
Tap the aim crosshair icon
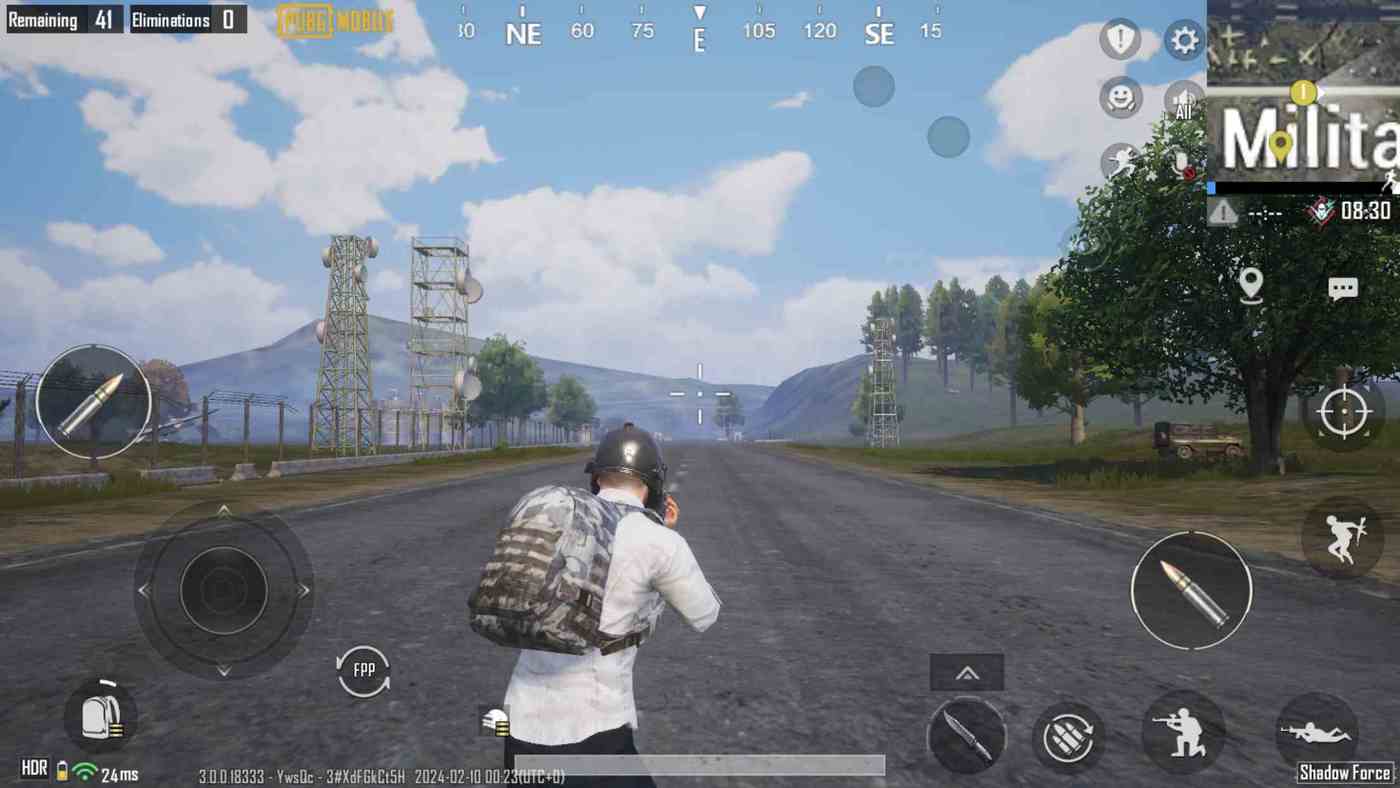pos(1344,411)
